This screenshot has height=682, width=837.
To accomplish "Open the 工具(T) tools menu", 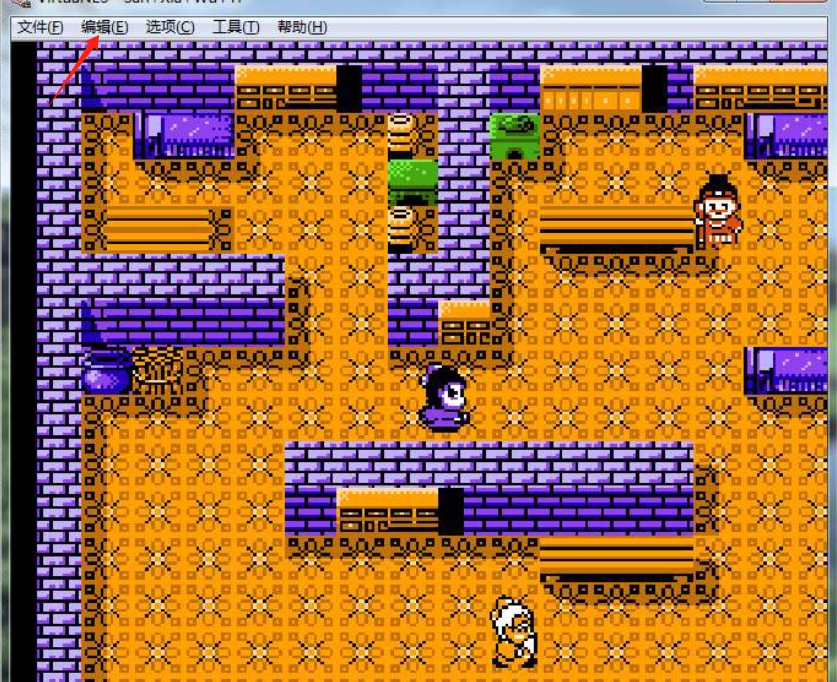I will (235, 27).
